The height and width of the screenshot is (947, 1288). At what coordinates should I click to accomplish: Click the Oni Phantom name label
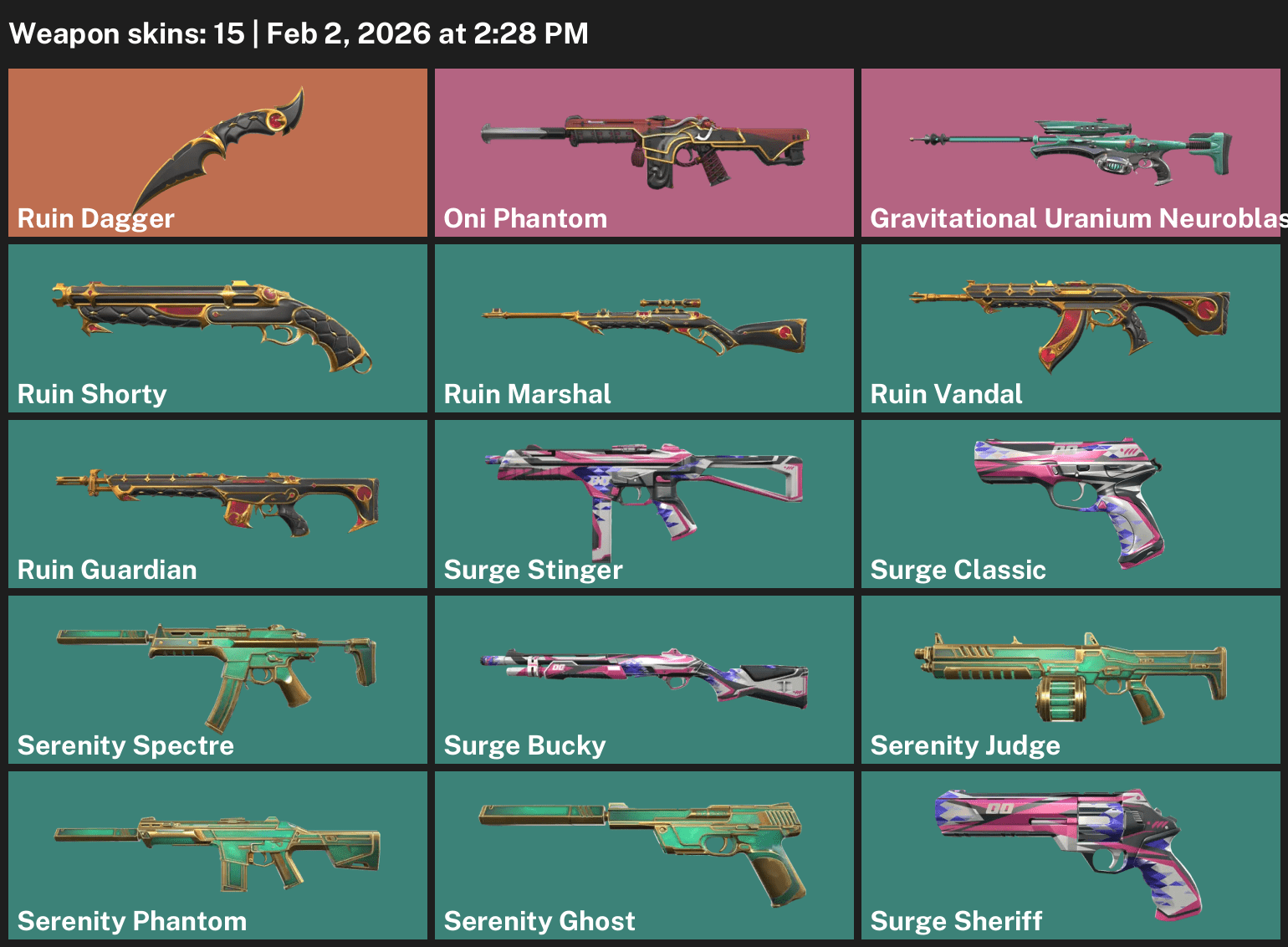click(525, 218)
